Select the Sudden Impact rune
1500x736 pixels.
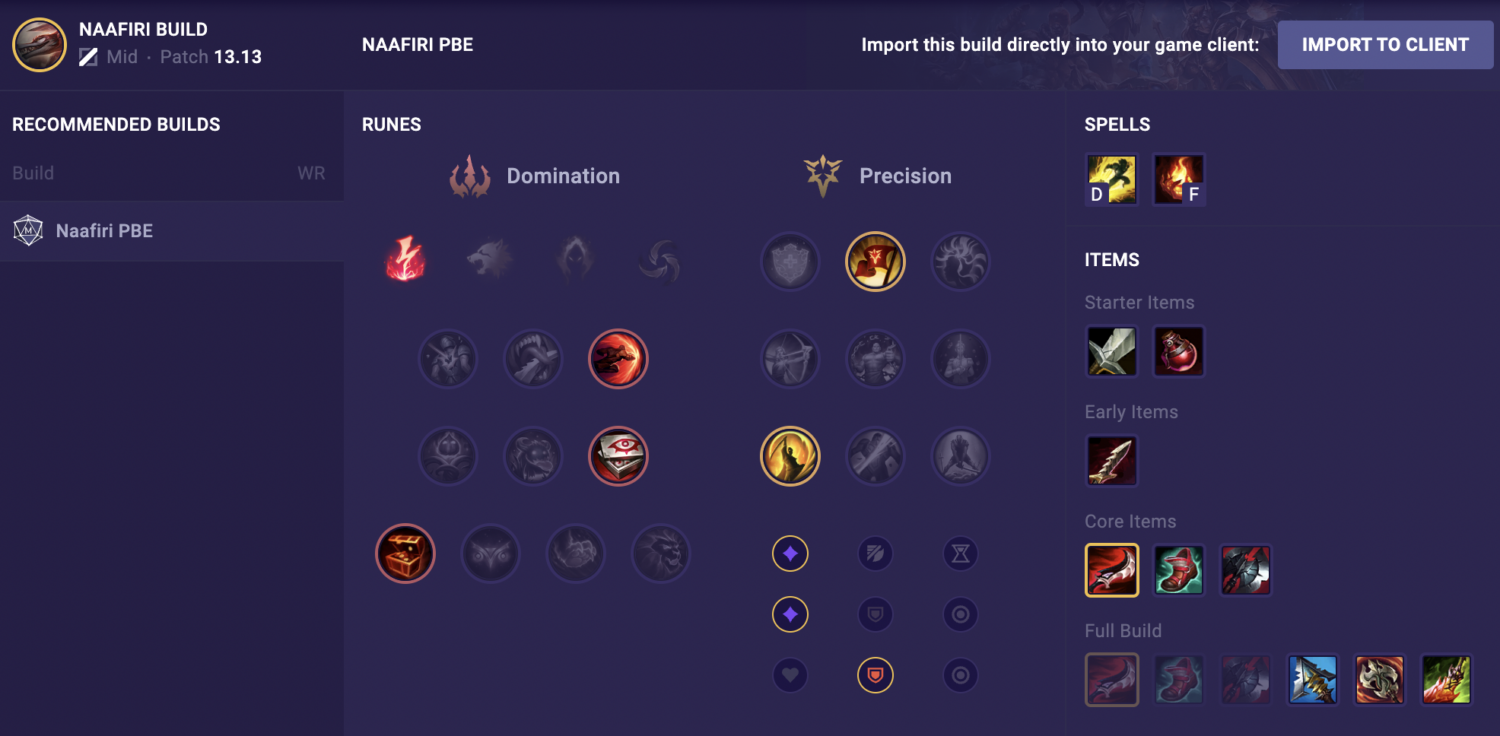pyautogui.click(x=618, y=359)
